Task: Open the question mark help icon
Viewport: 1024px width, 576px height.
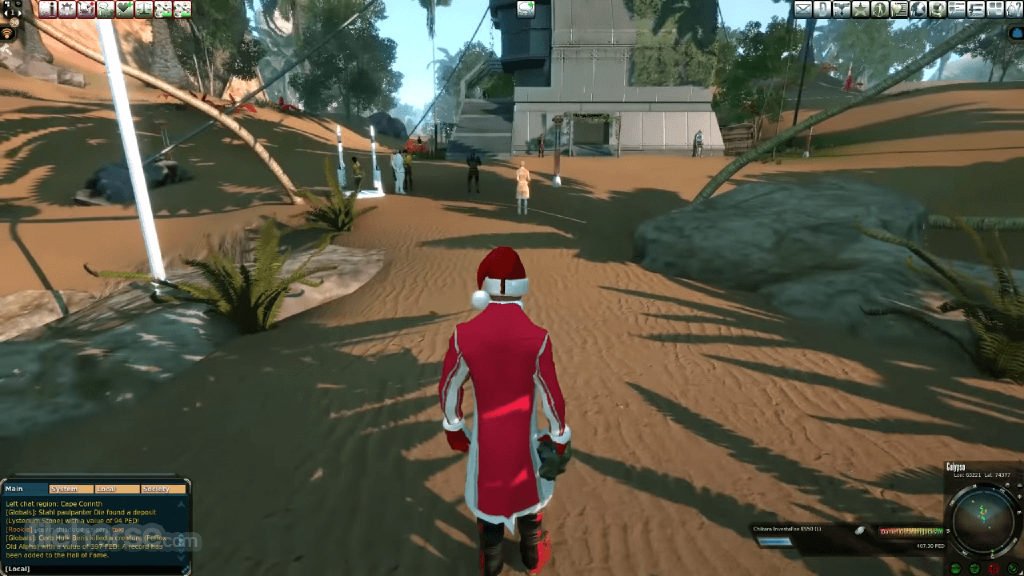Action: point(1013,9)
